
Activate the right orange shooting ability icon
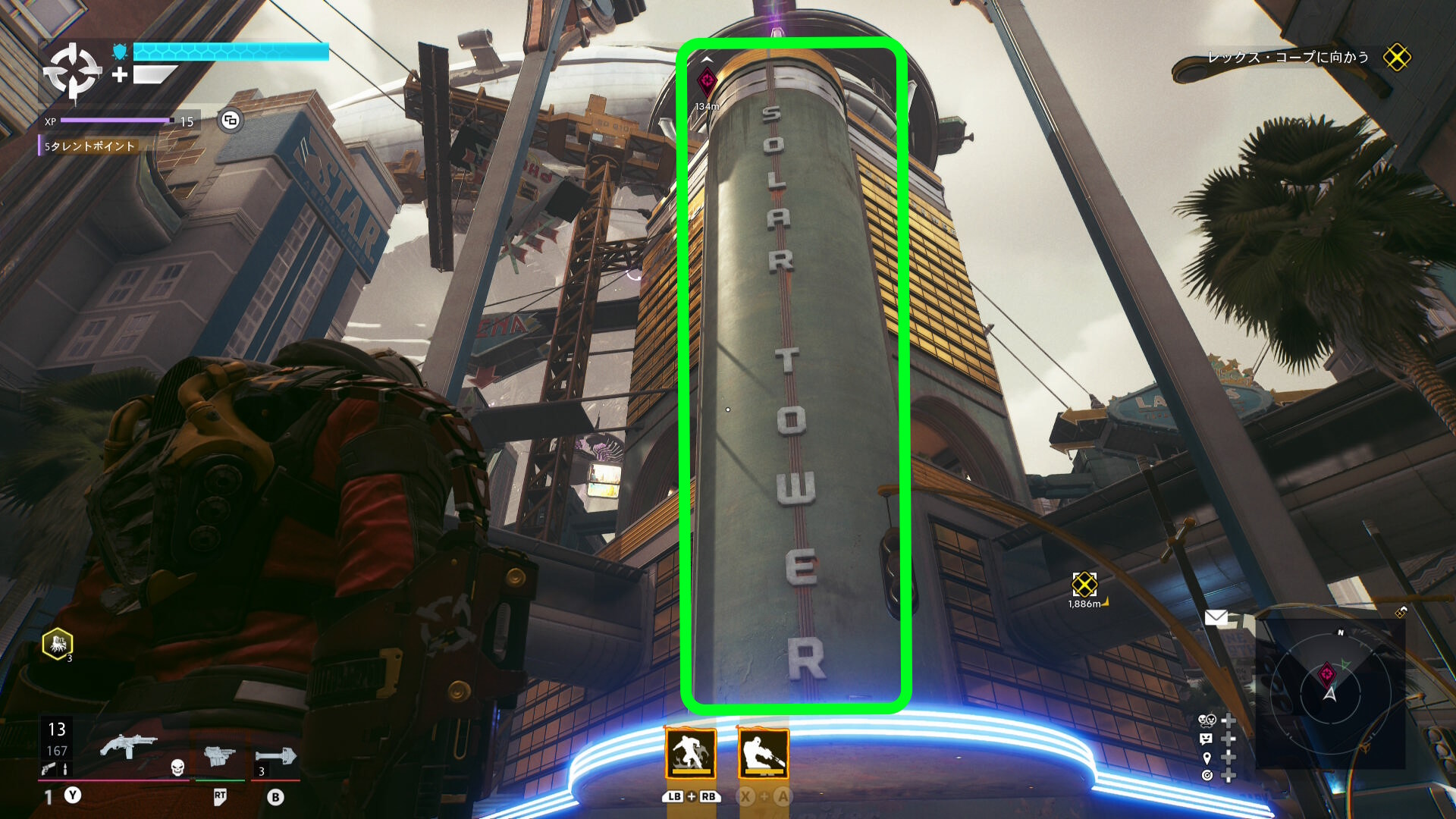click(763, 753)
